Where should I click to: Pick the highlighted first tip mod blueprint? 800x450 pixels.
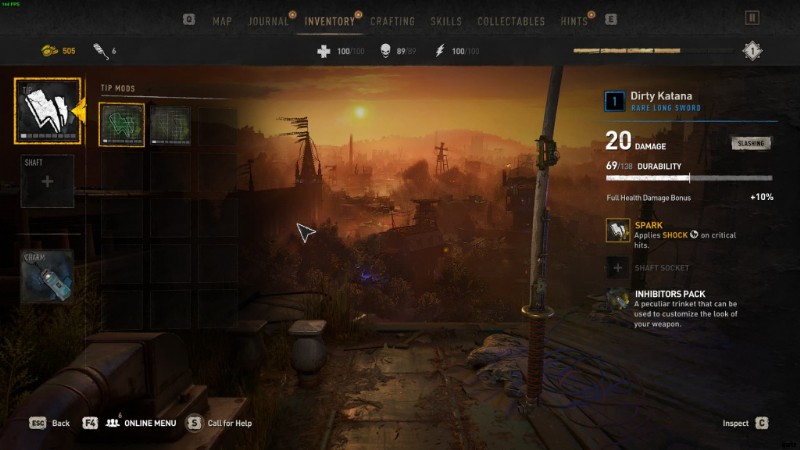click(x=122, y=126)
